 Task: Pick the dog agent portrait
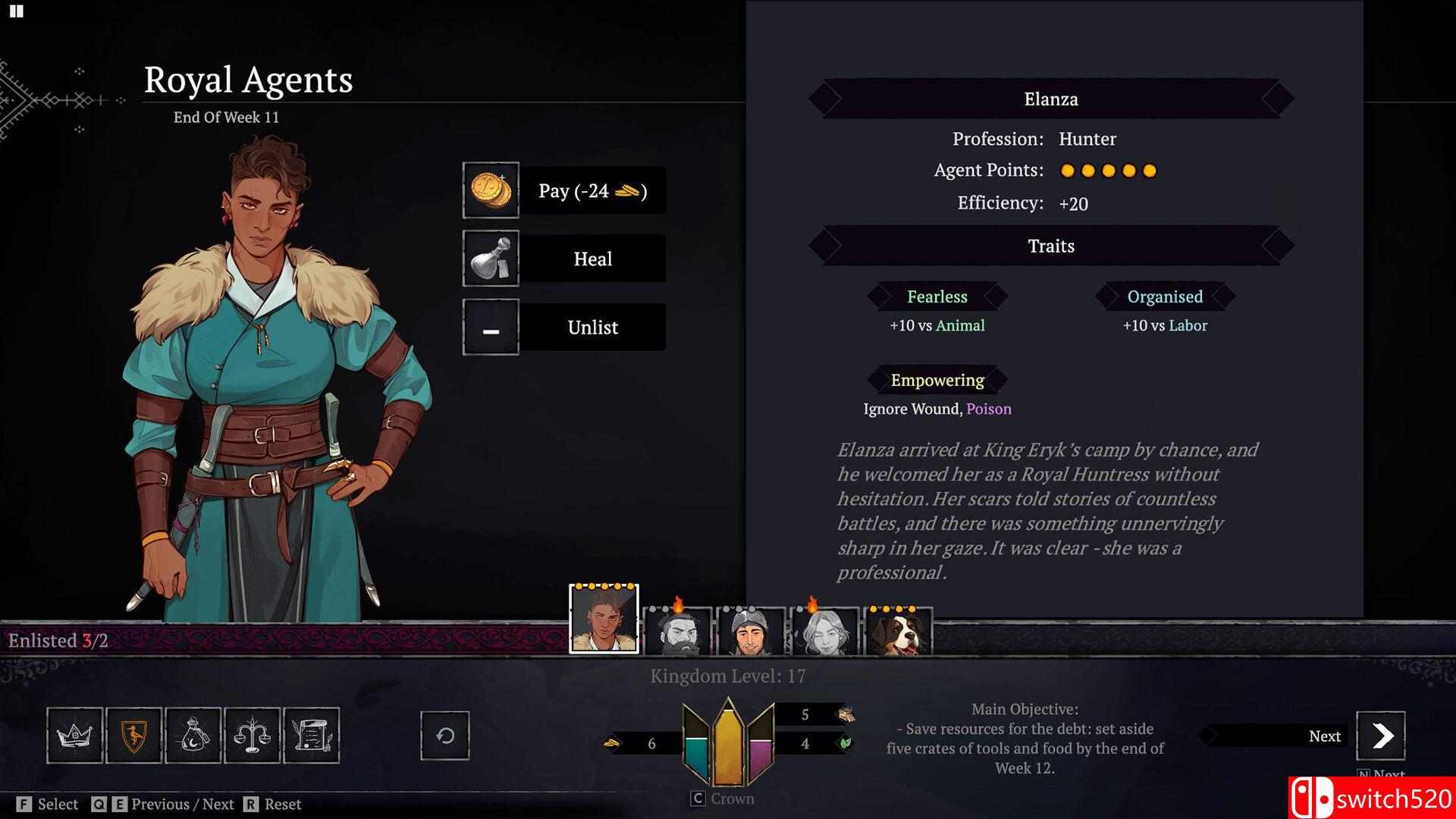[898, 631]
